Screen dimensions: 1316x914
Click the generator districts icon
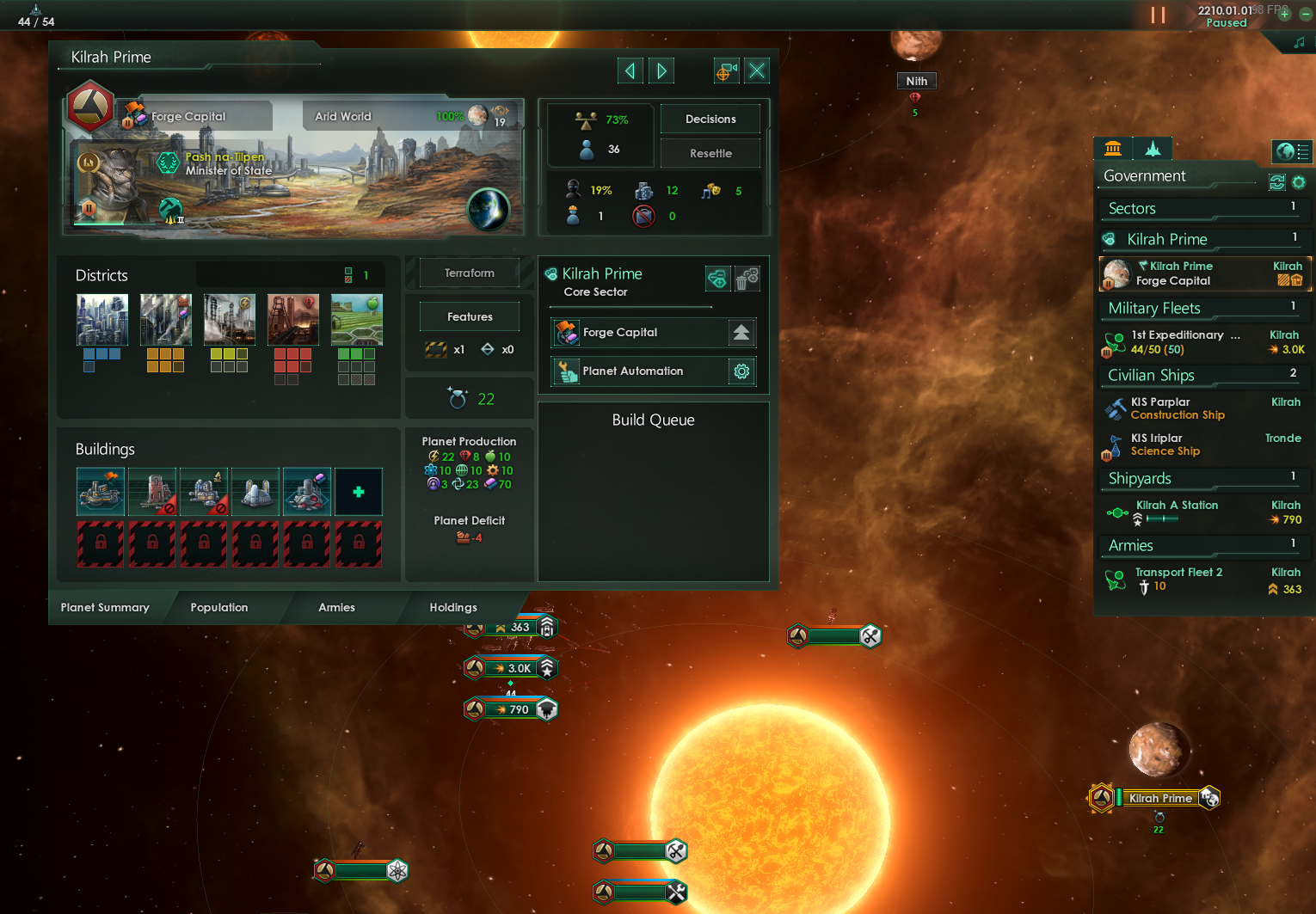[x=230, y=319]
